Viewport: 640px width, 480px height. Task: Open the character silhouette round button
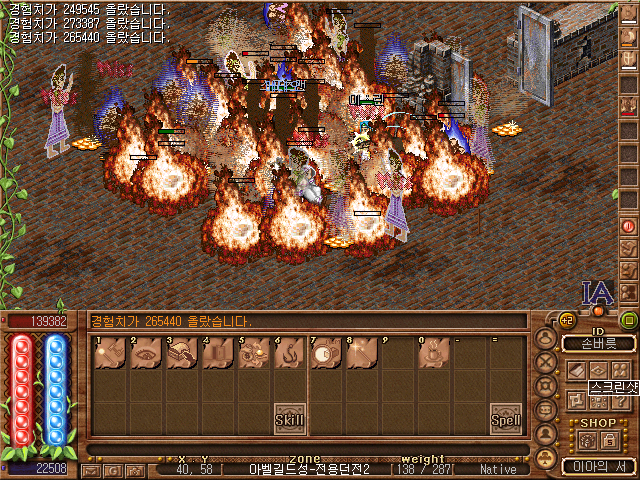pos(546,339)
